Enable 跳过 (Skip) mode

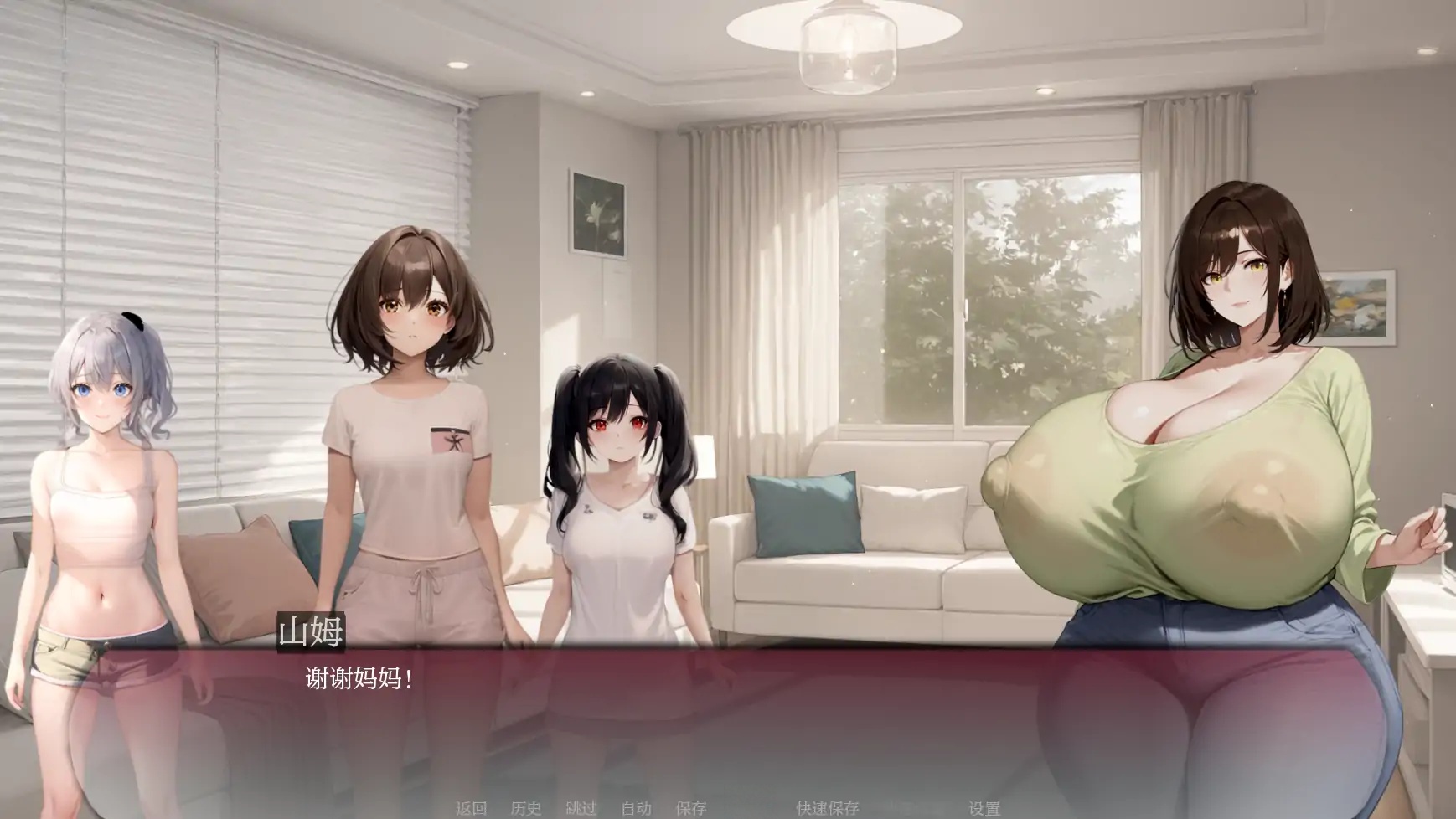[x=581, y=808]
